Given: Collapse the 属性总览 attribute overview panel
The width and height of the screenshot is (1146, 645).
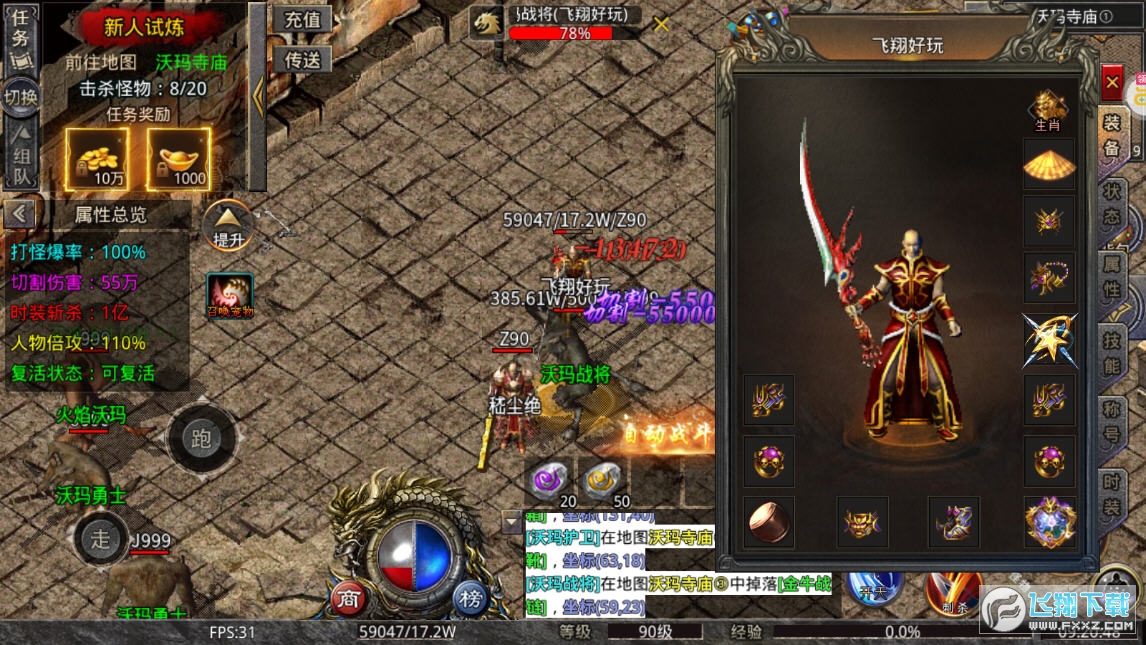Looking at the screenshot, I should pyautogui.click(x=20, y=214).
